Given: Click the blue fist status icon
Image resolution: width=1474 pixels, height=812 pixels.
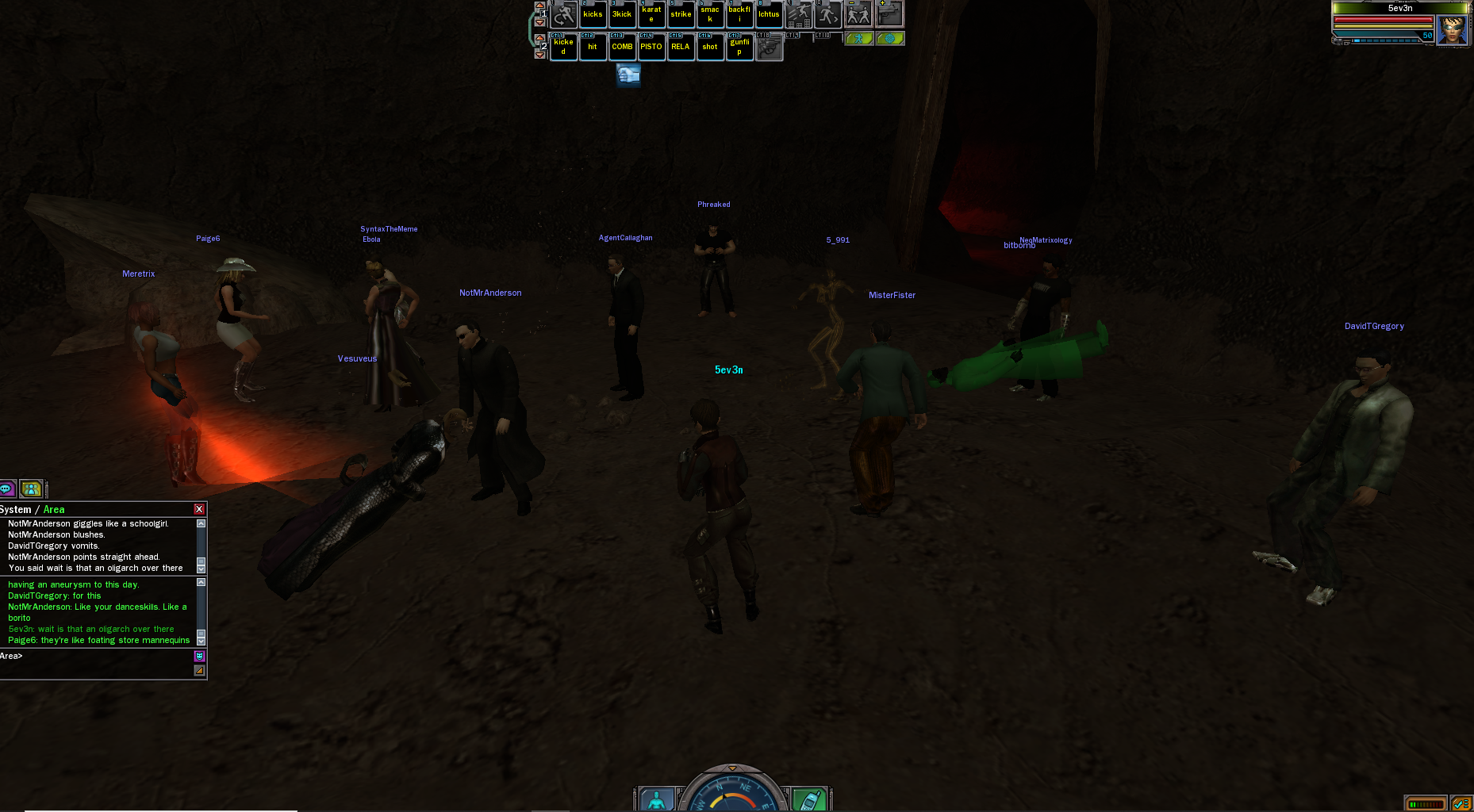Looking at the screenshot, I should tap(628, 75).
